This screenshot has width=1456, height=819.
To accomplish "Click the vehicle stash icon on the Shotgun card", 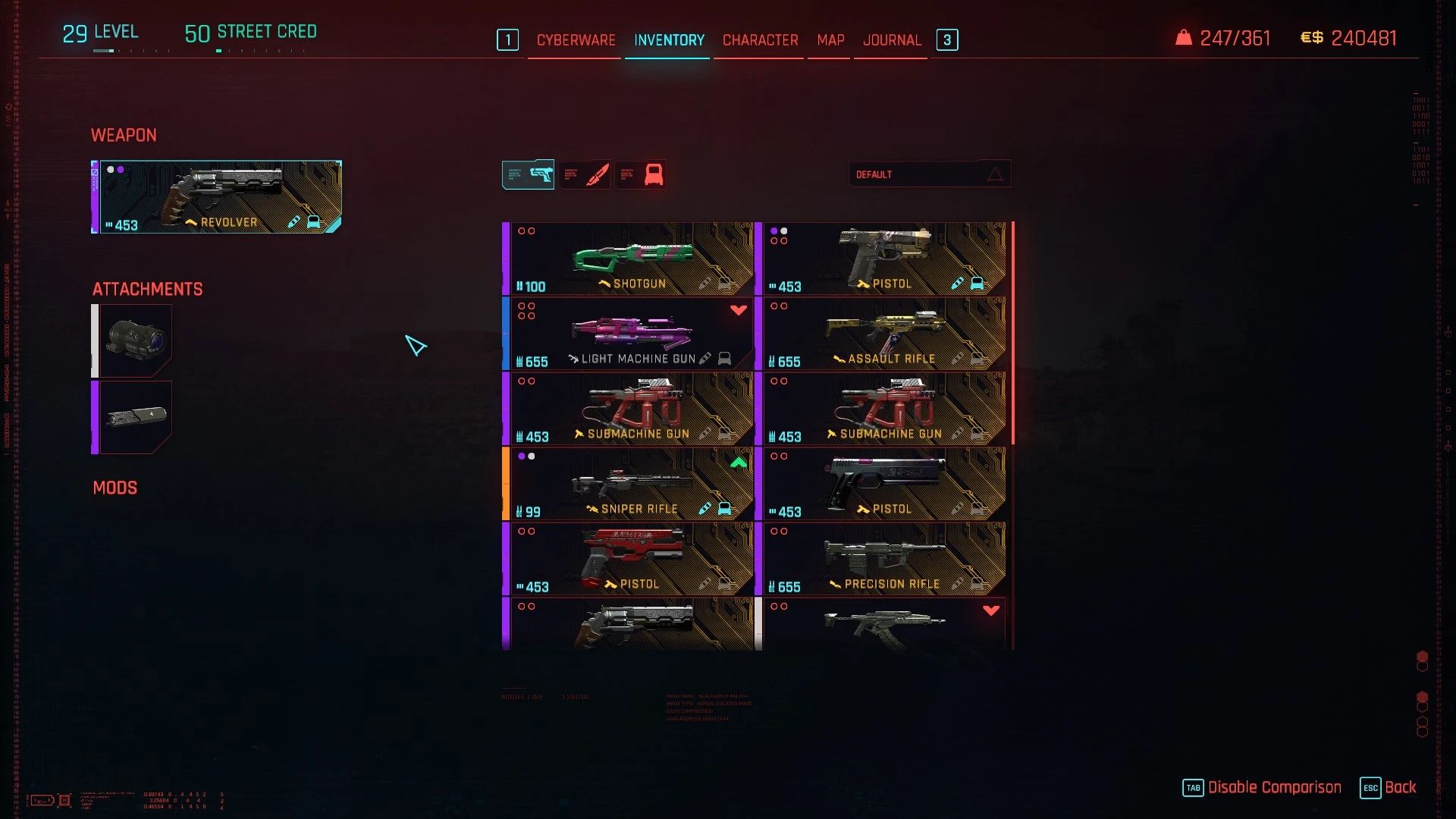I will (x=725, y=282).
